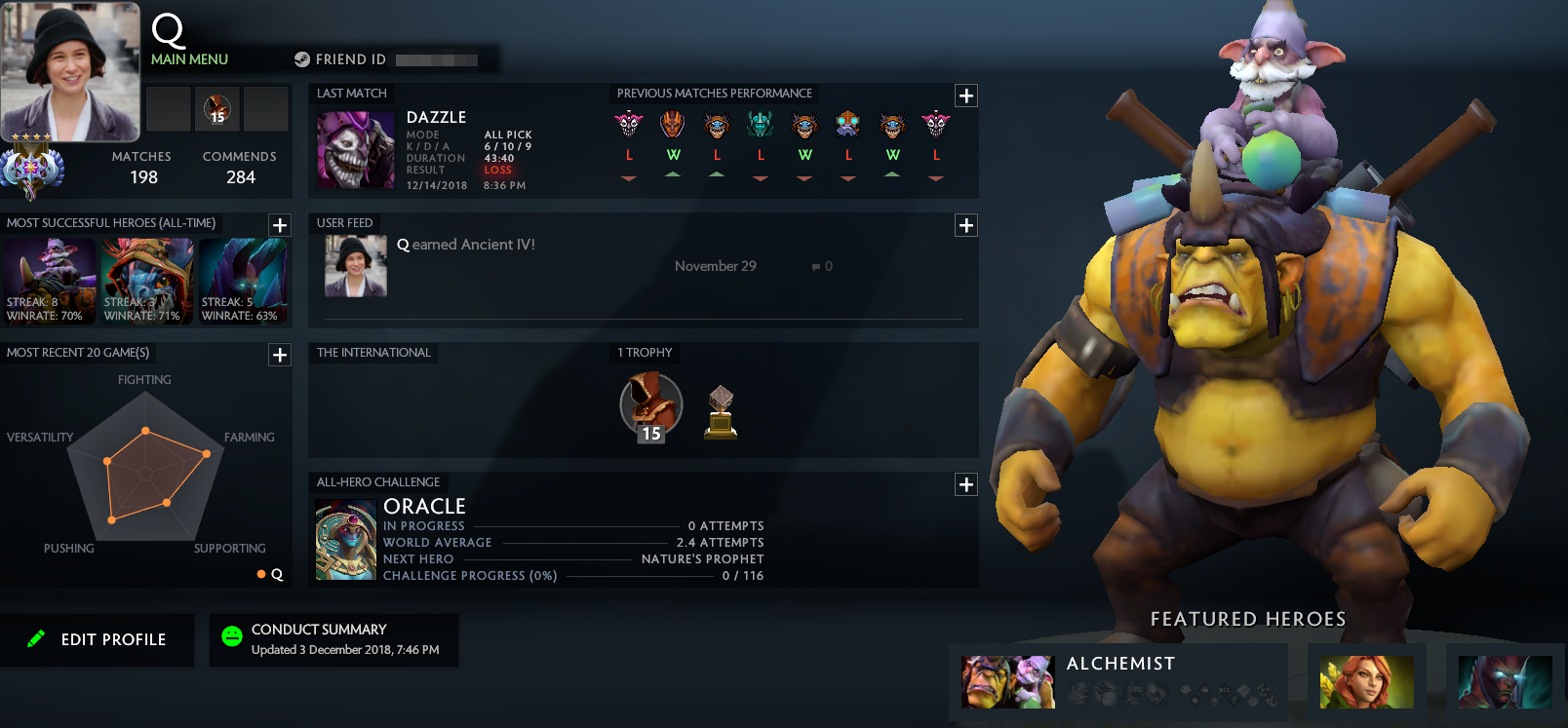
Task: Expand the Previous Matches Performance panel
Action: pyautogui.click(x=966, y=96)
